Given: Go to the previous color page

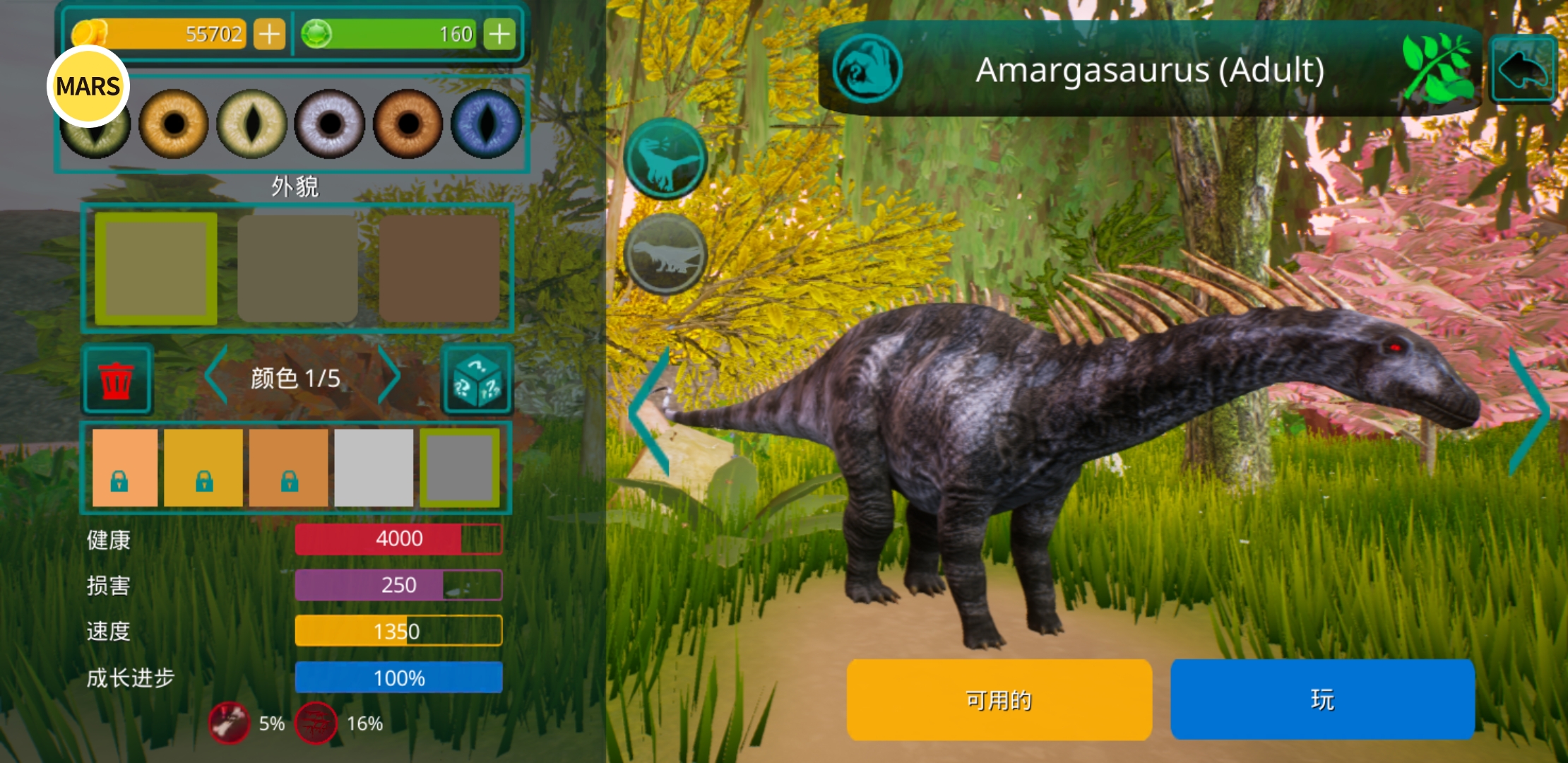Looking at the screenshot, I should [216, 376].
